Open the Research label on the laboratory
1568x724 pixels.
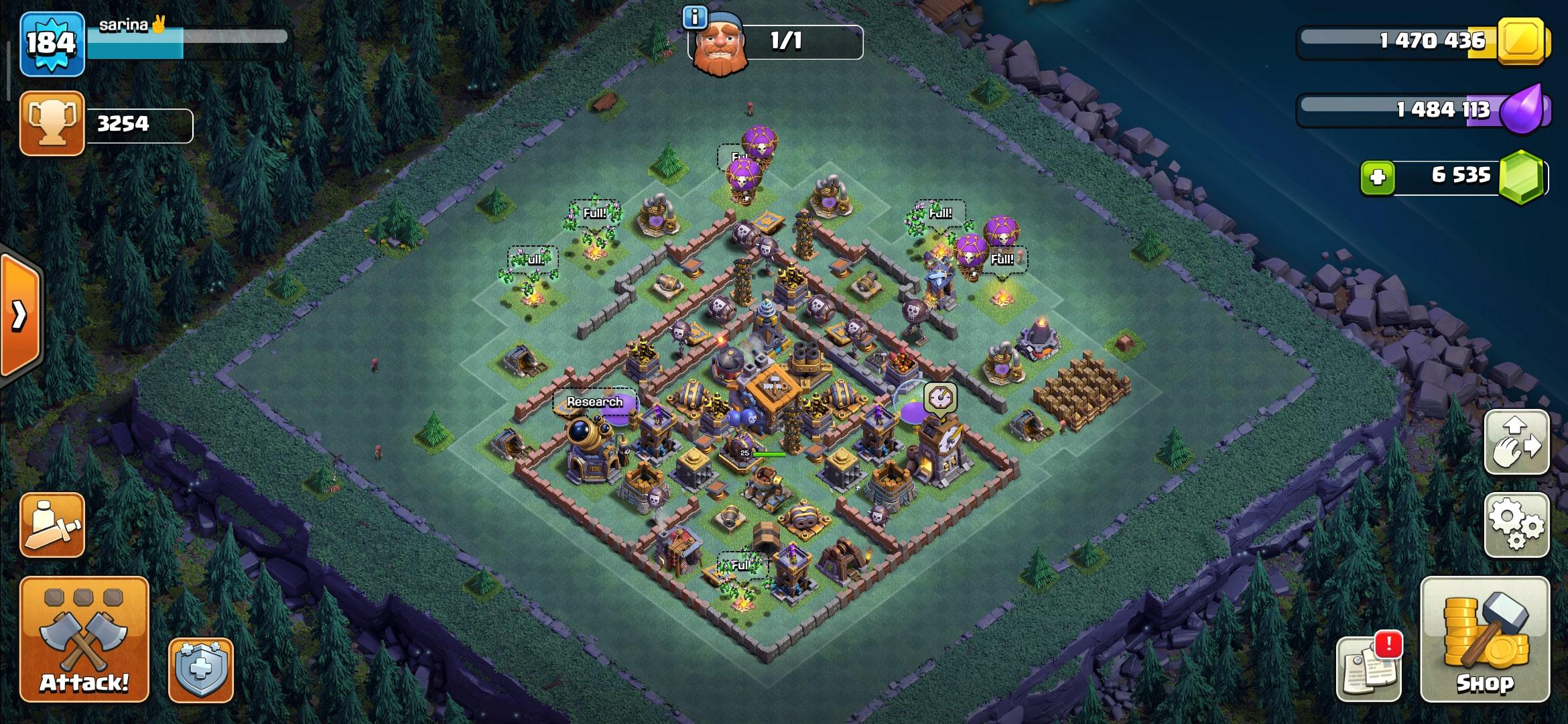[x=594, y=402]
